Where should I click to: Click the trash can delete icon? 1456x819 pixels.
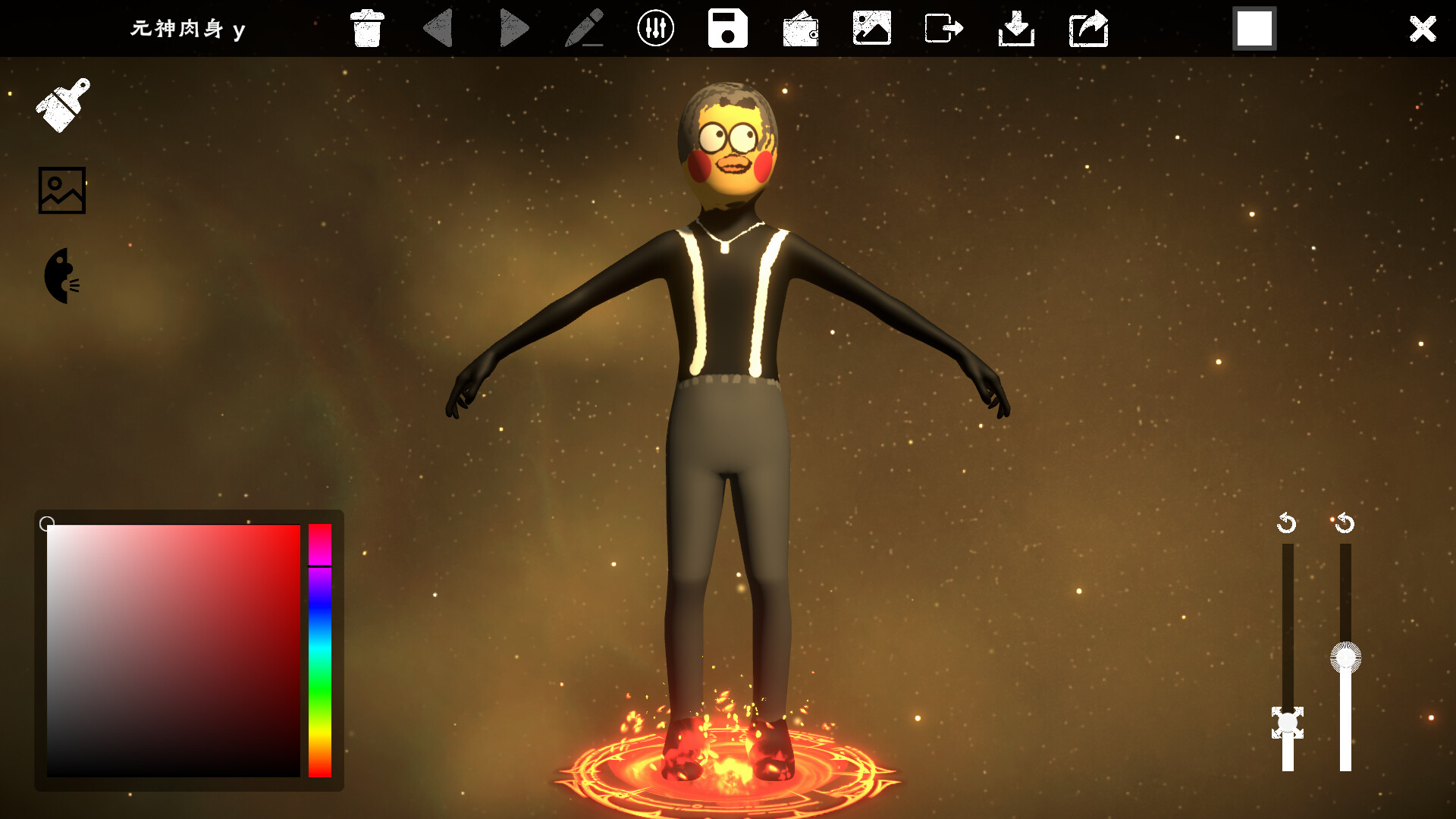click(367, 29)
